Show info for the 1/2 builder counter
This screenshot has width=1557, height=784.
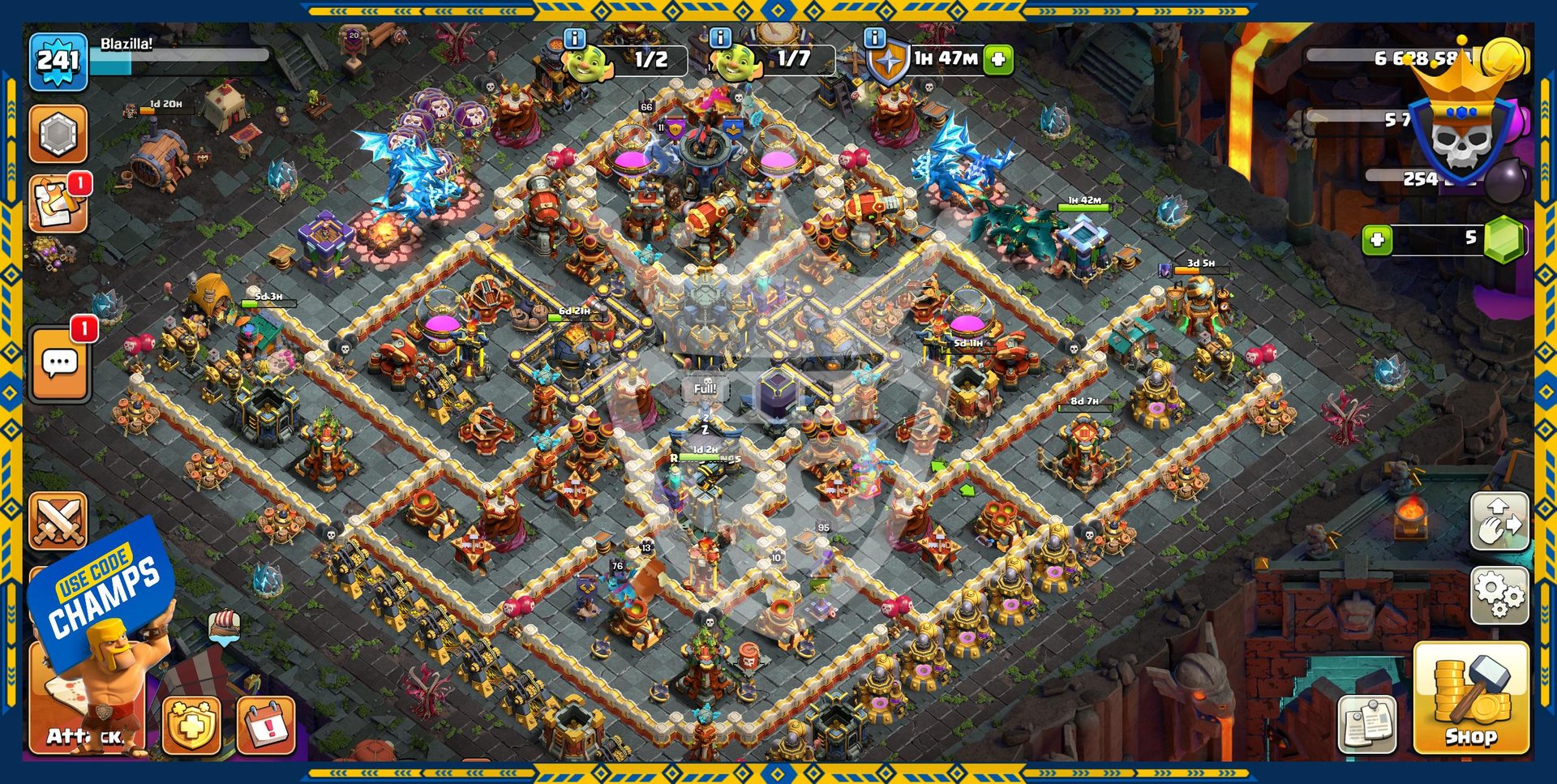pos(574,38)
